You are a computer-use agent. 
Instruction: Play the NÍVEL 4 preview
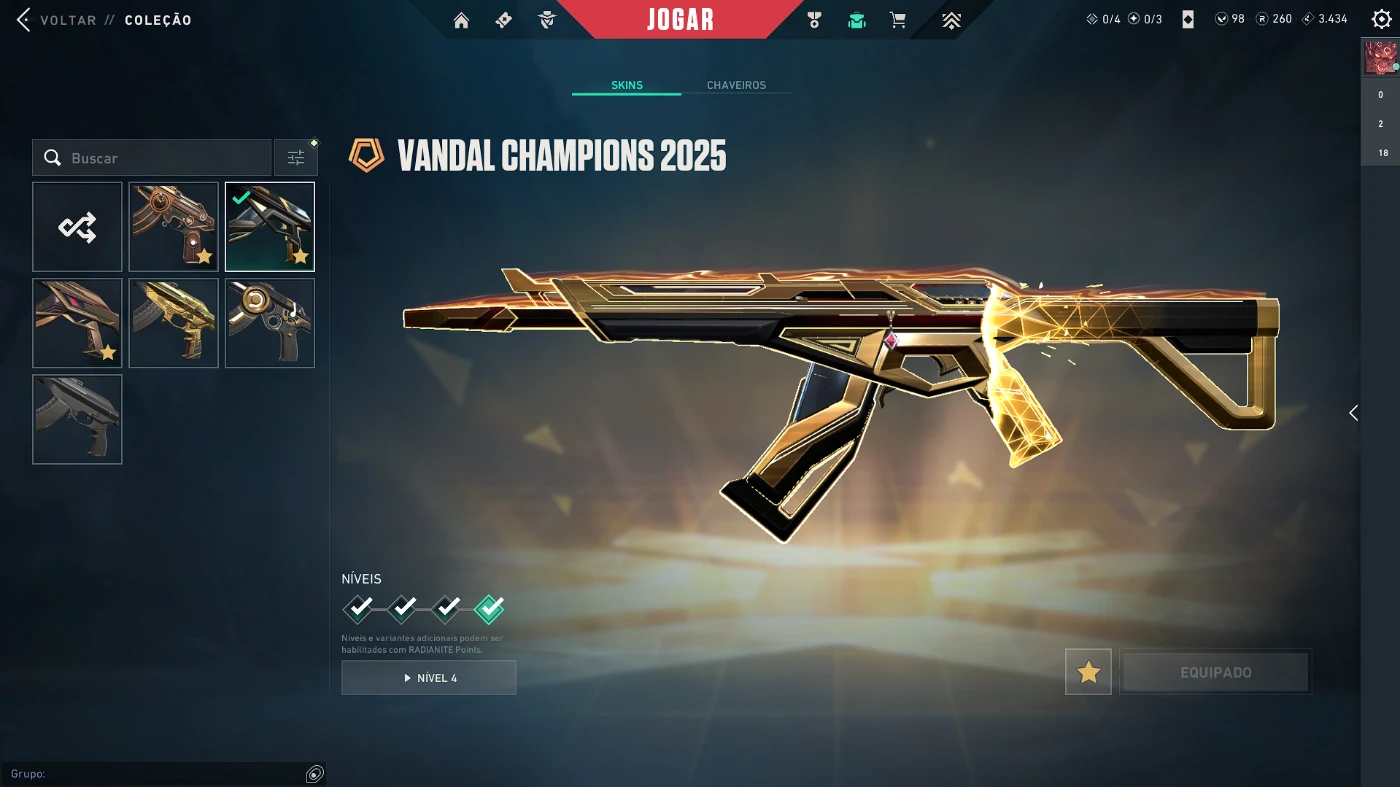pyautogui.click(x=429, y=678)
